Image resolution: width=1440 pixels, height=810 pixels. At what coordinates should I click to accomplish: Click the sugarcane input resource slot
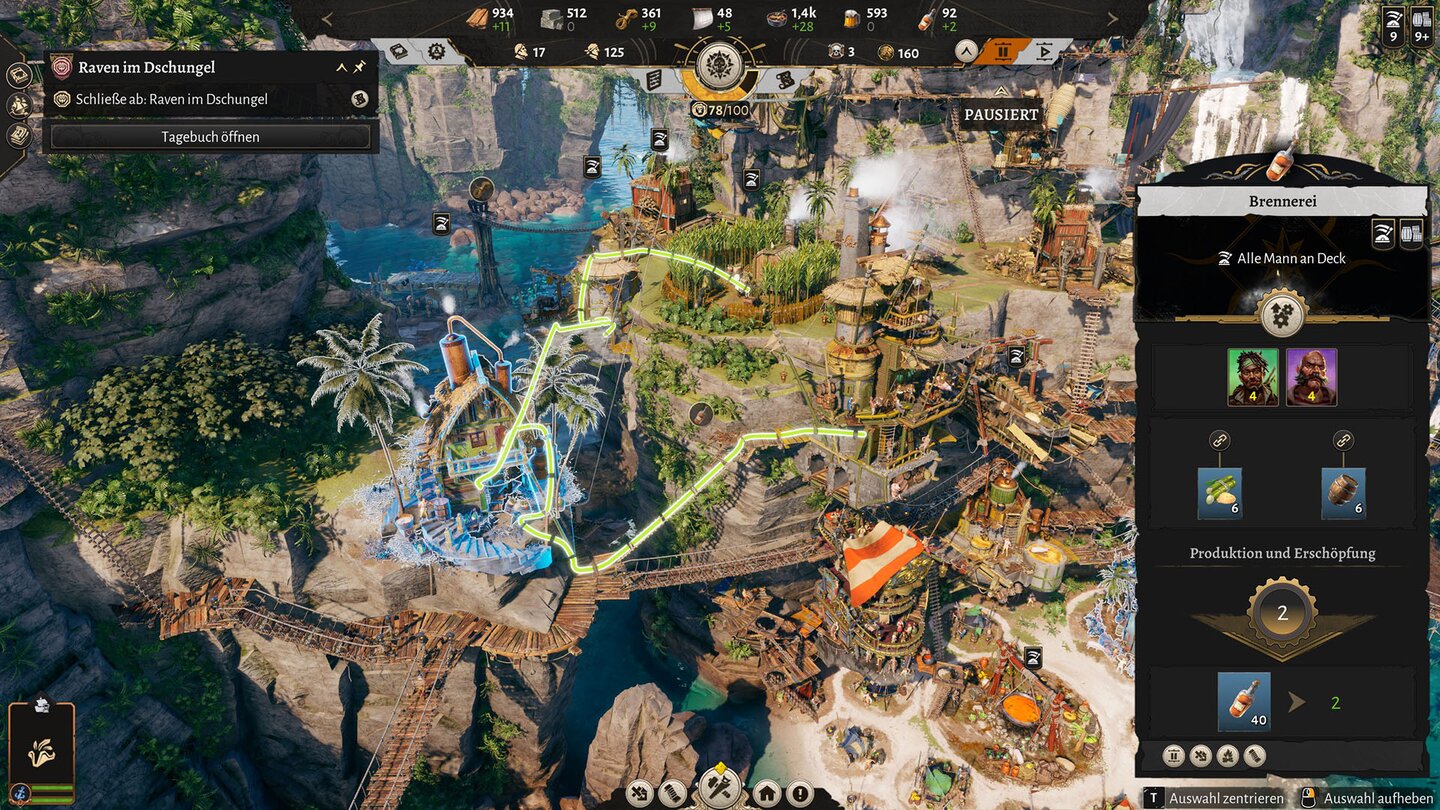pos(1220,493)
